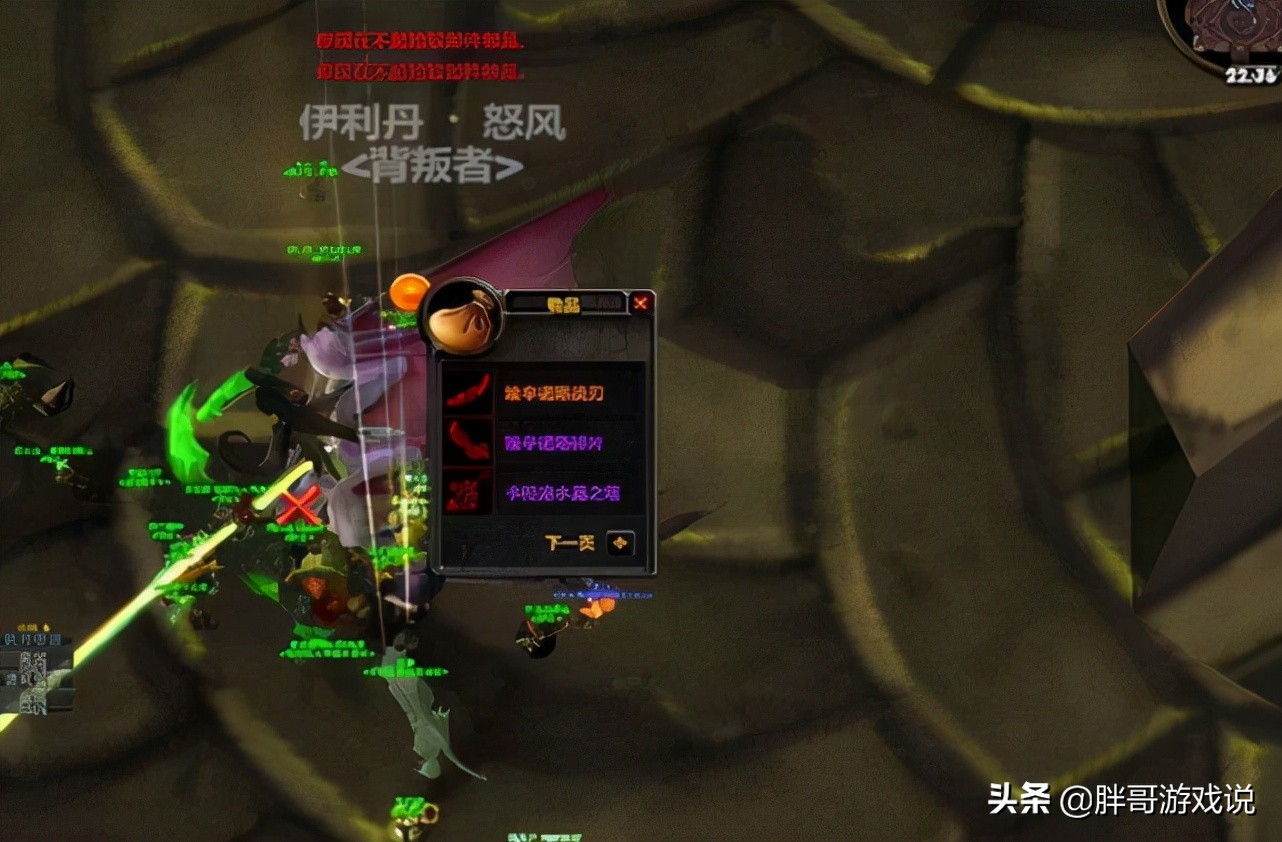
Task: Click the coin purse icon on the loot frame
Action: (466, 316)
